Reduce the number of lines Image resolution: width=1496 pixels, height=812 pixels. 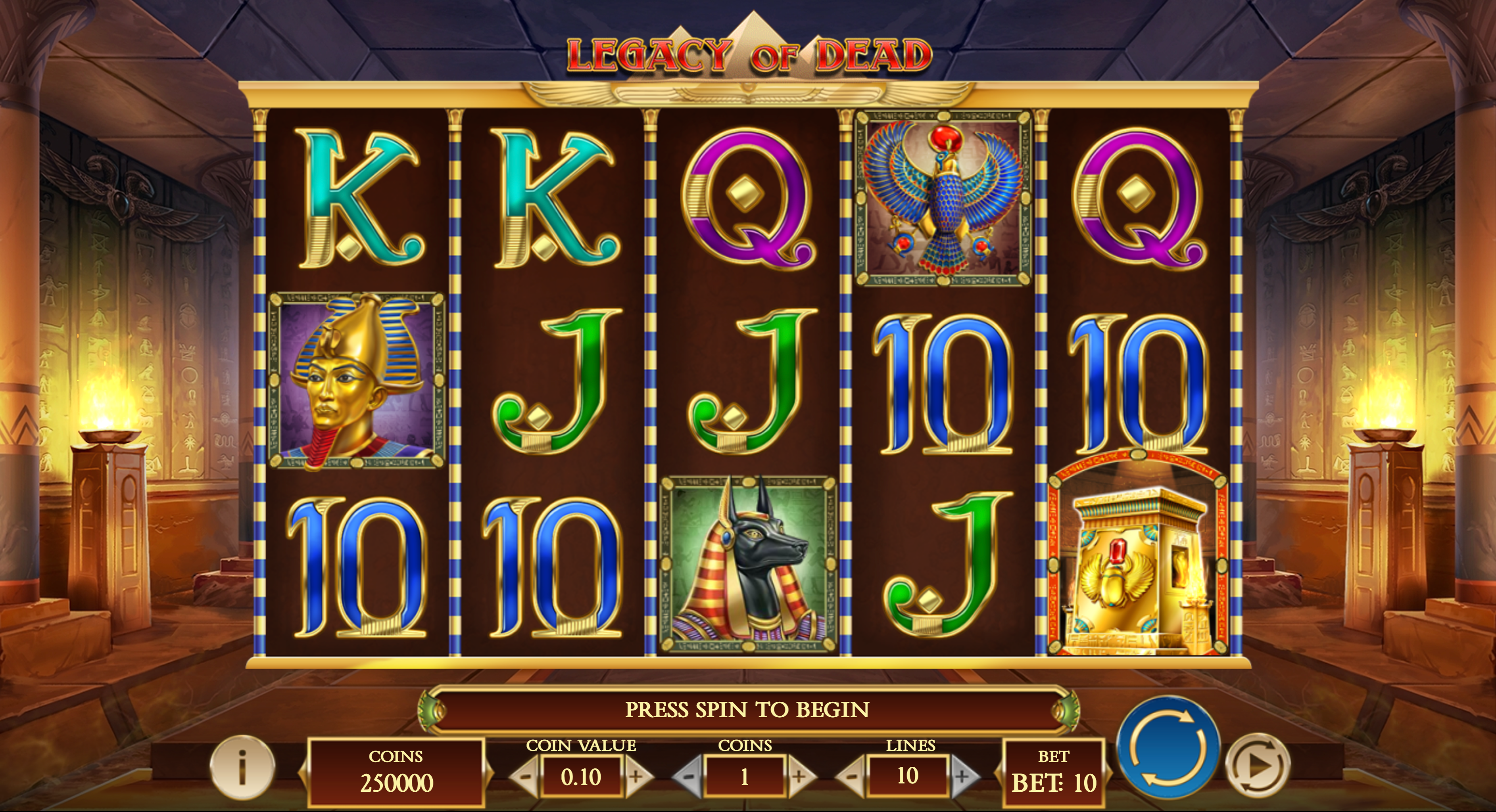(x=851, y=777)
